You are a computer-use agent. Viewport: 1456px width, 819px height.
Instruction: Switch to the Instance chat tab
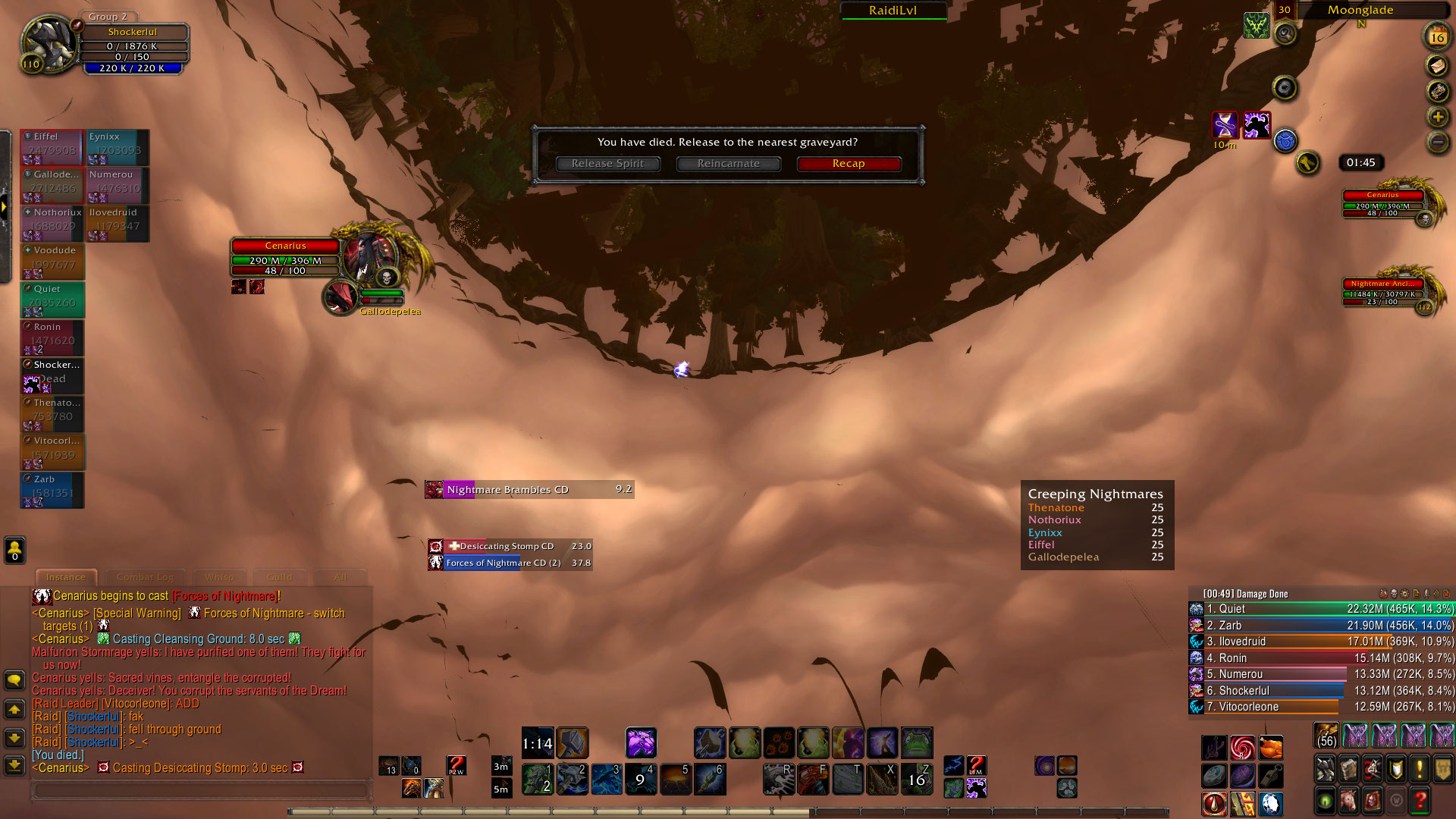click(x=66, y=577)
